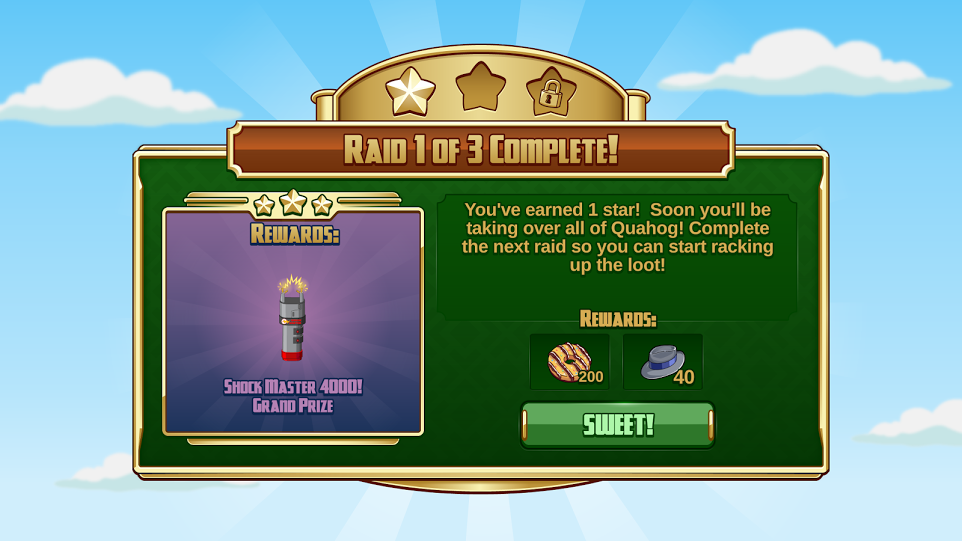Click the earned first raid star

[410, 92]
